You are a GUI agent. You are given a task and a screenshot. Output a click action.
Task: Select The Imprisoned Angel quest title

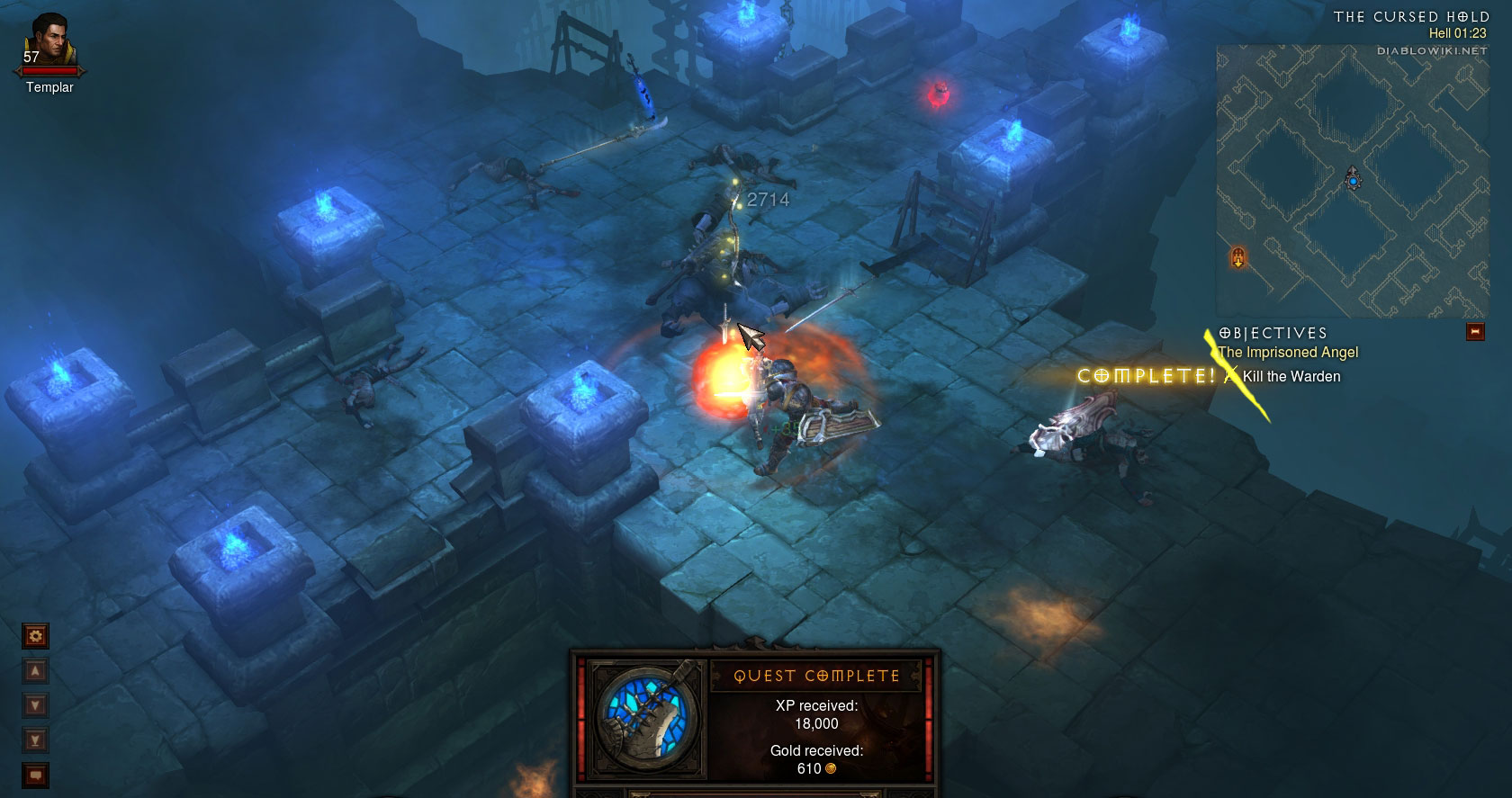(x=1288, y=353)
